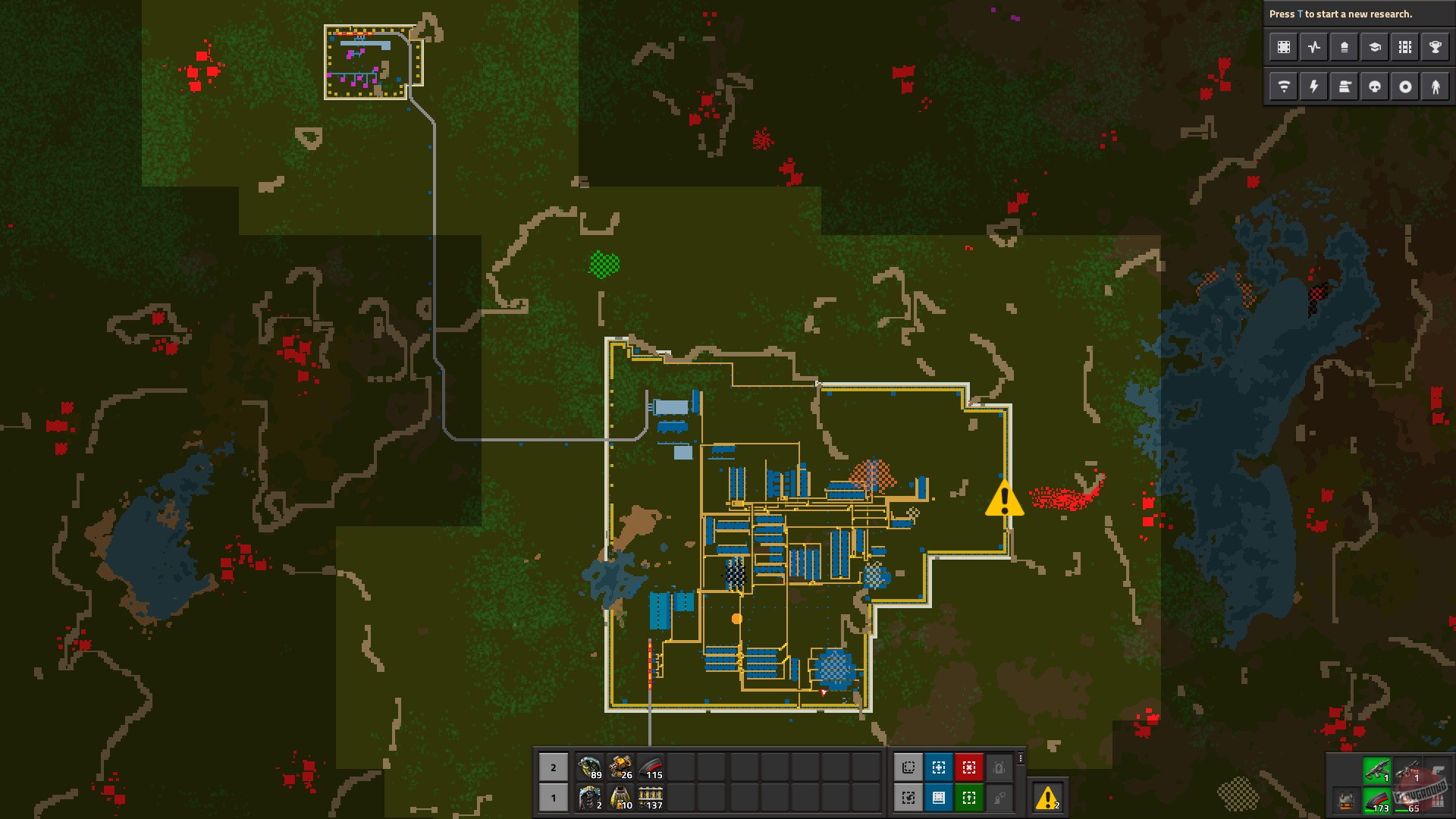This screenshot has height=819, width=1456.
Task: Open the technology research screen
Action: point(1374,47)
